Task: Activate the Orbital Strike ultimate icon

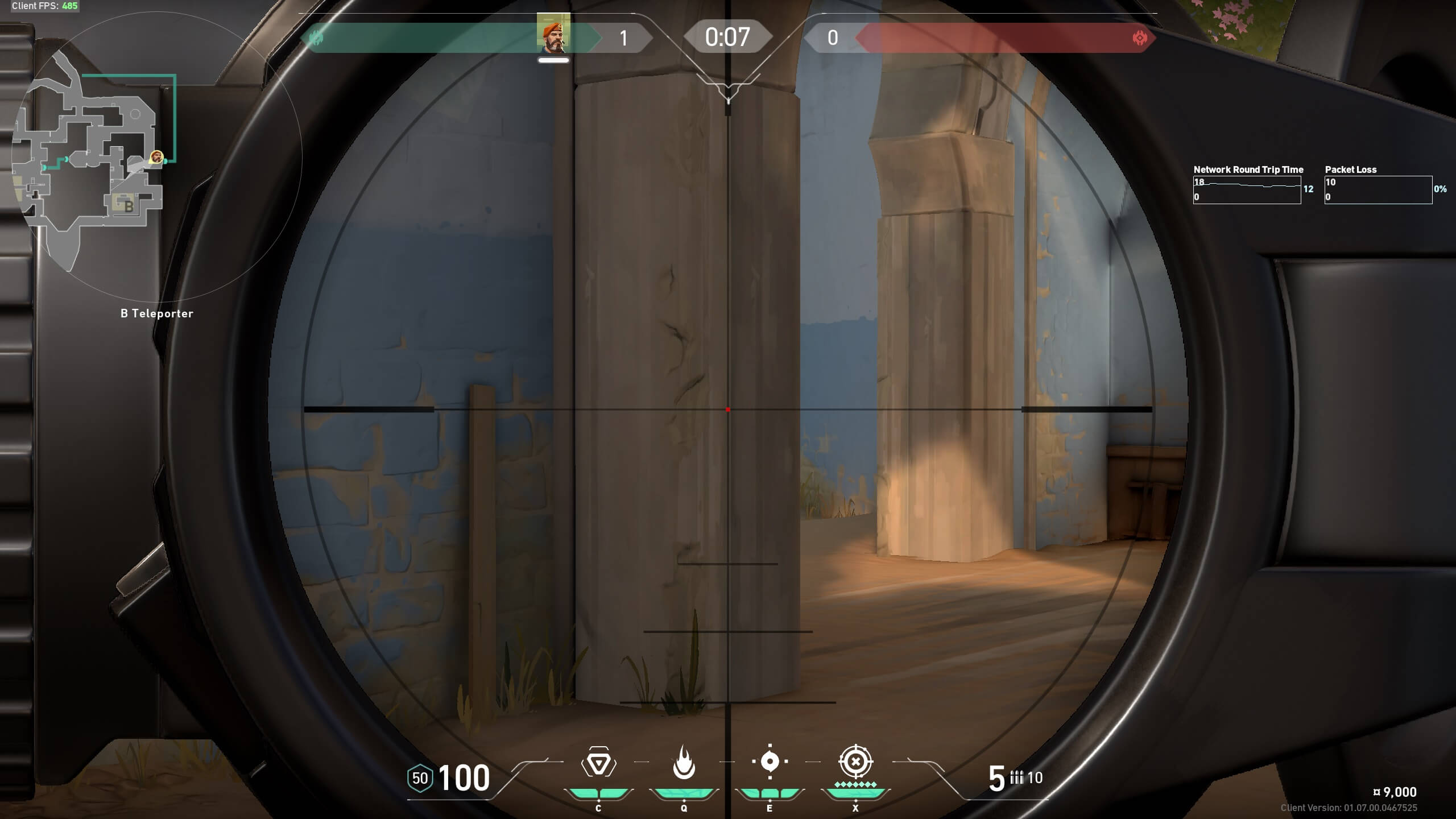Action: (x=855, y=765)
